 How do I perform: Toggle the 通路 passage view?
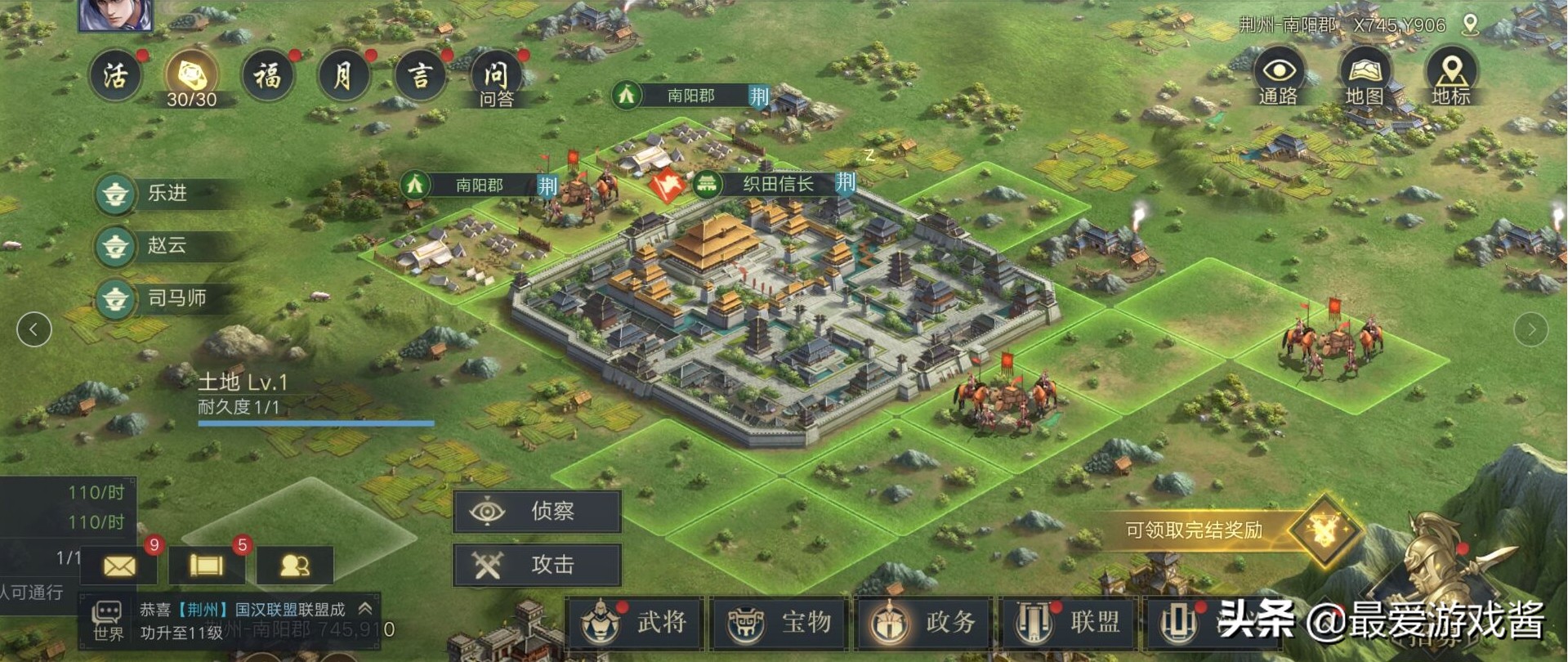(x=1278, y=77)
